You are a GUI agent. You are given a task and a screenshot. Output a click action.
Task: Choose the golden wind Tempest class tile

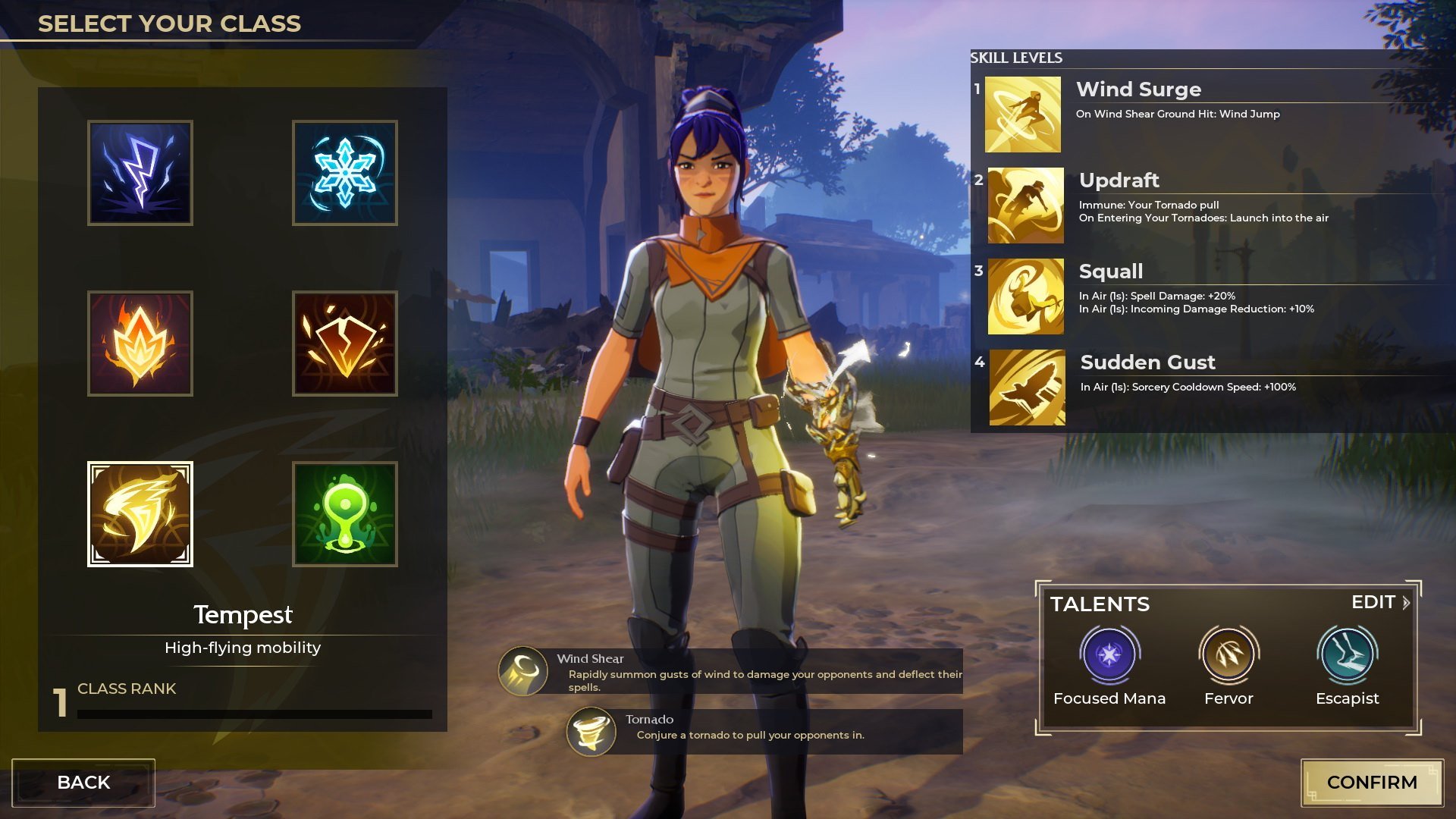[x=140, y=514]
